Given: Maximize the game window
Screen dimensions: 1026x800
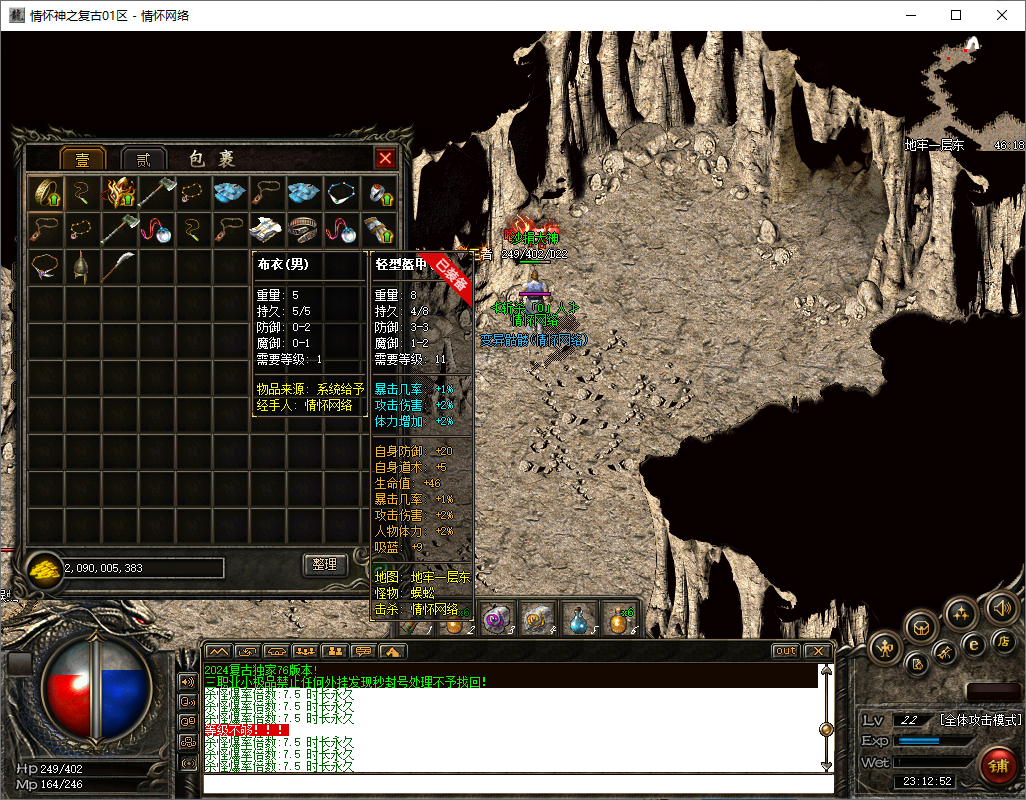Looking at the screenshot, I should [956, 15].
